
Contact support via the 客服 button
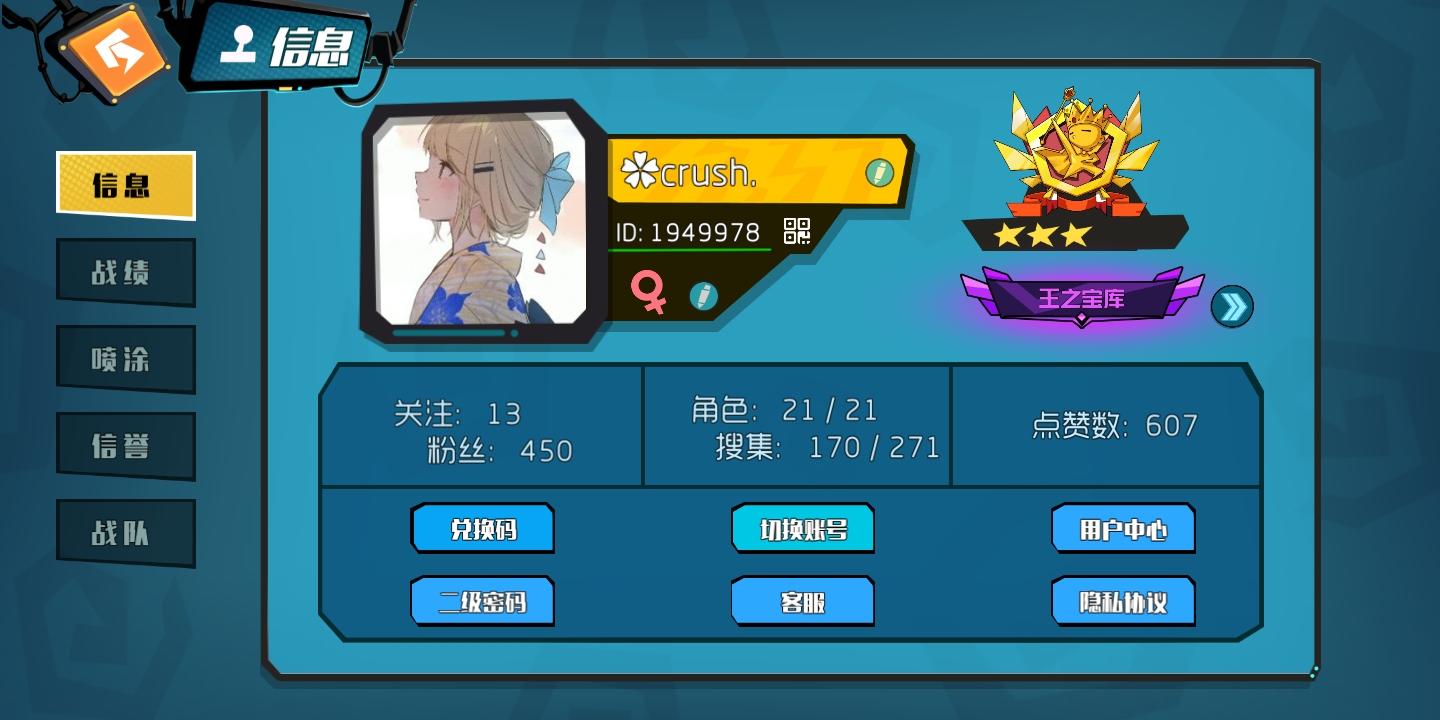(x=803, y=601)
